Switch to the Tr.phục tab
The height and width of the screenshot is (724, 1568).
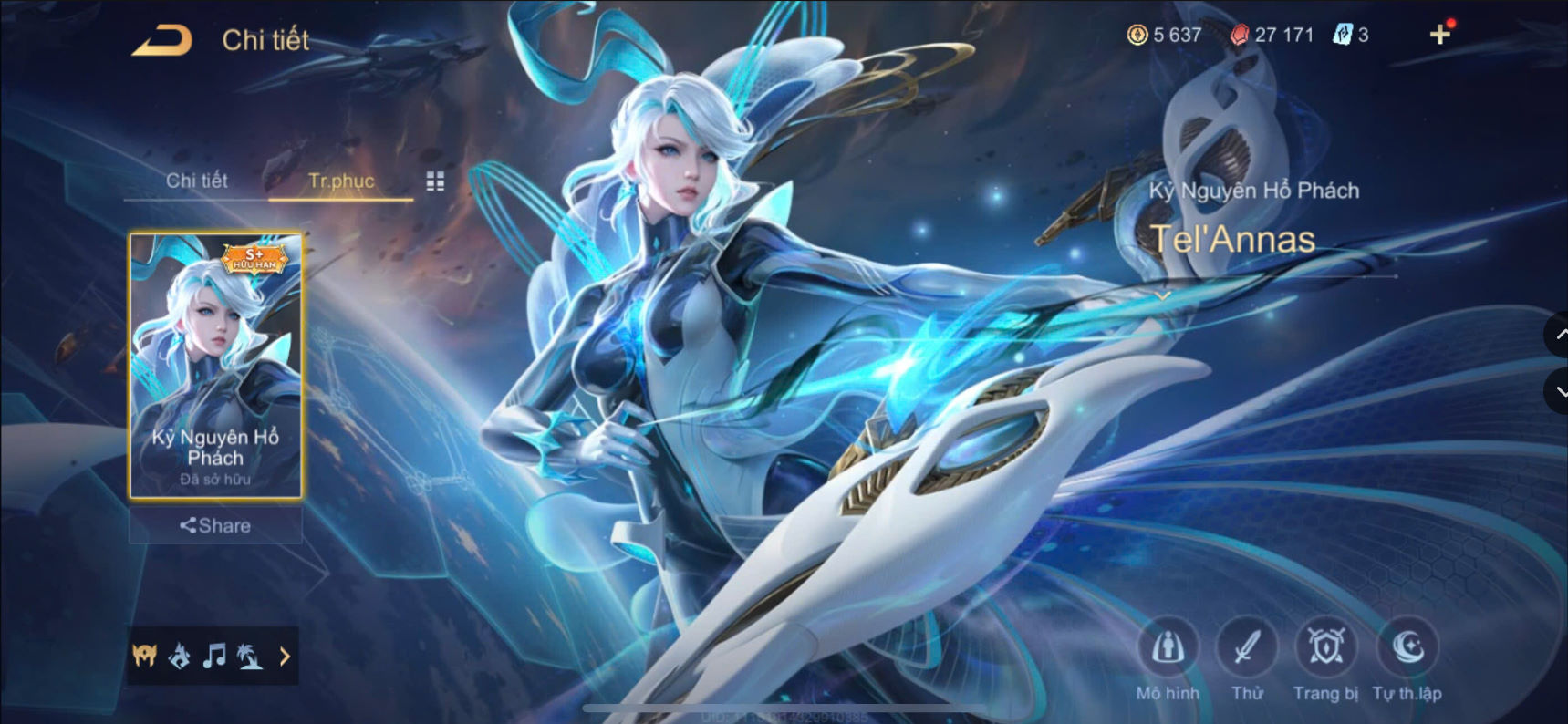pyautogui.click(x=340, y=181)
